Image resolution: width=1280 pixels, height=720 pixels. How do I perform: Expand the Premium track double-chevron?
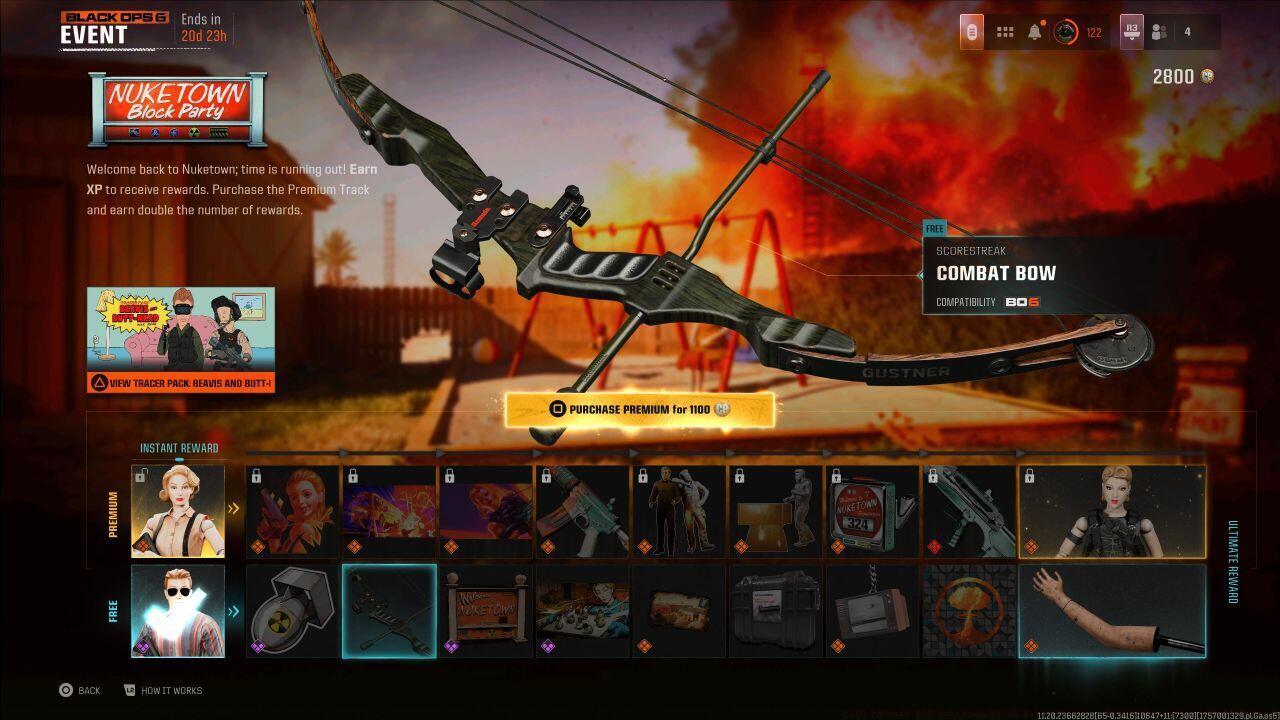coord(234,509)
